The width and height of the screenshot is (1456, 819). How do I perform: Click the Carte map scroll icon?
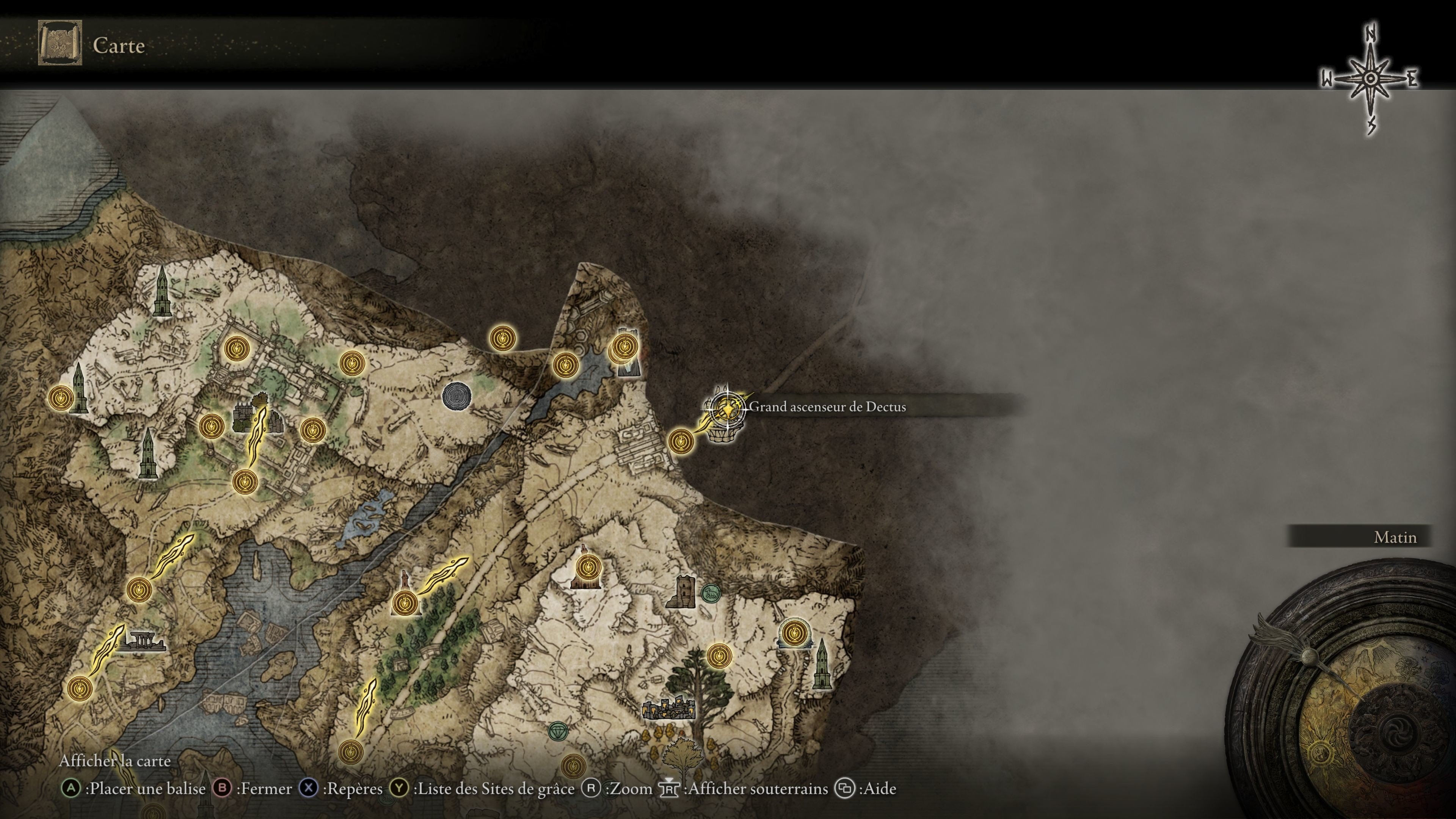point(60,43)
